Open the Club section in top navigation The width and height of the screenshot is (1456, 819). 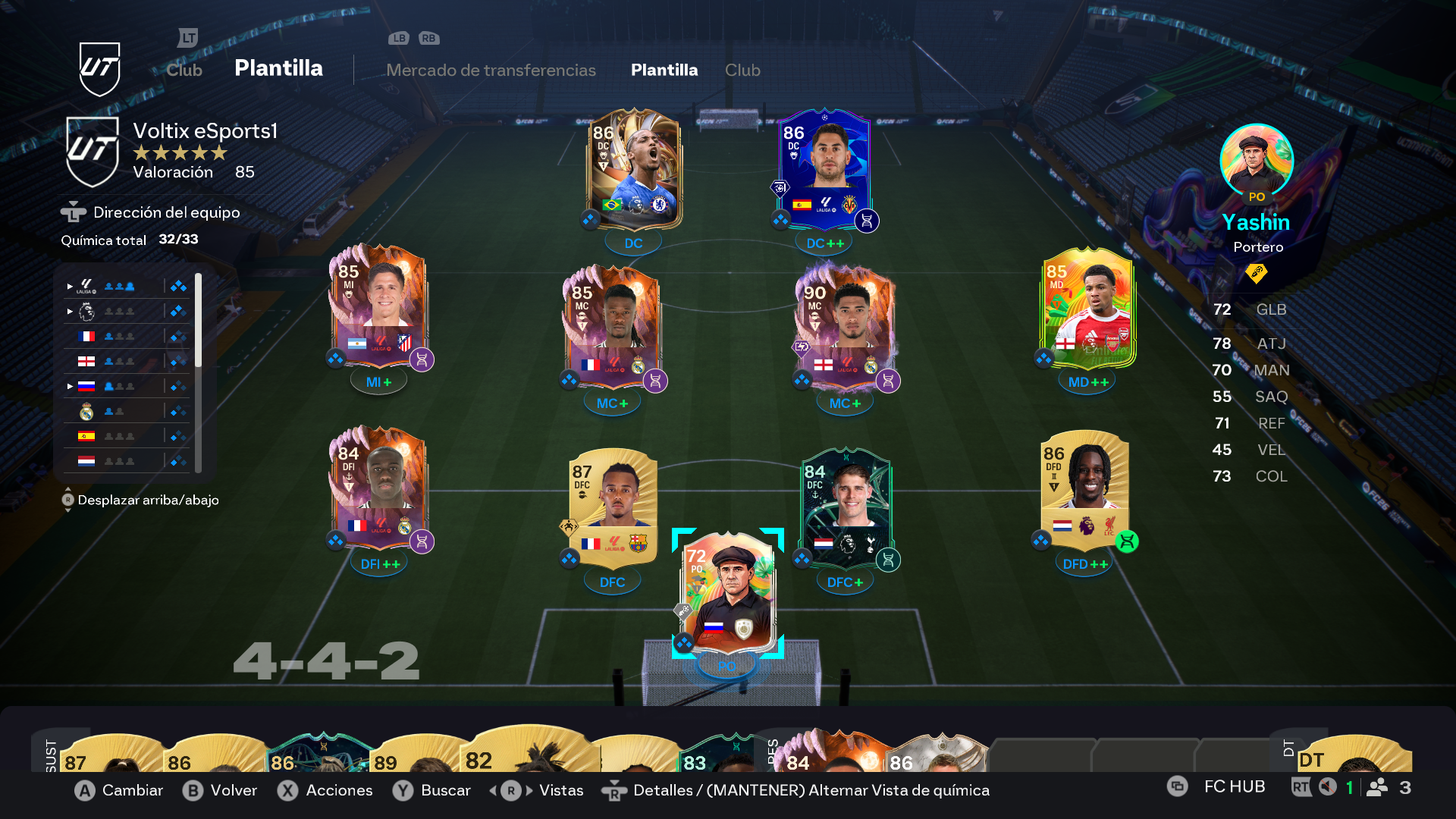tap(184, 70)
